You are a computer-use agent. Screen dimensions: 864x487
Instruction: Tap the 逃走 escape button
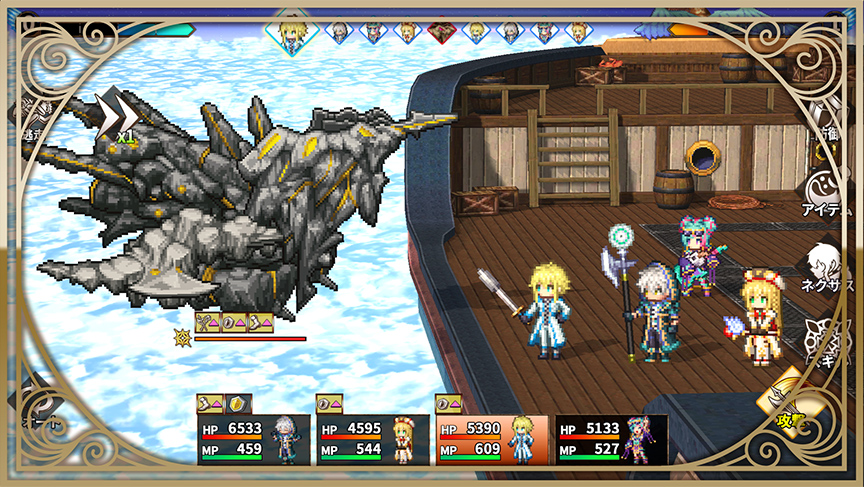pyautogui.click(x=28, y=118)
